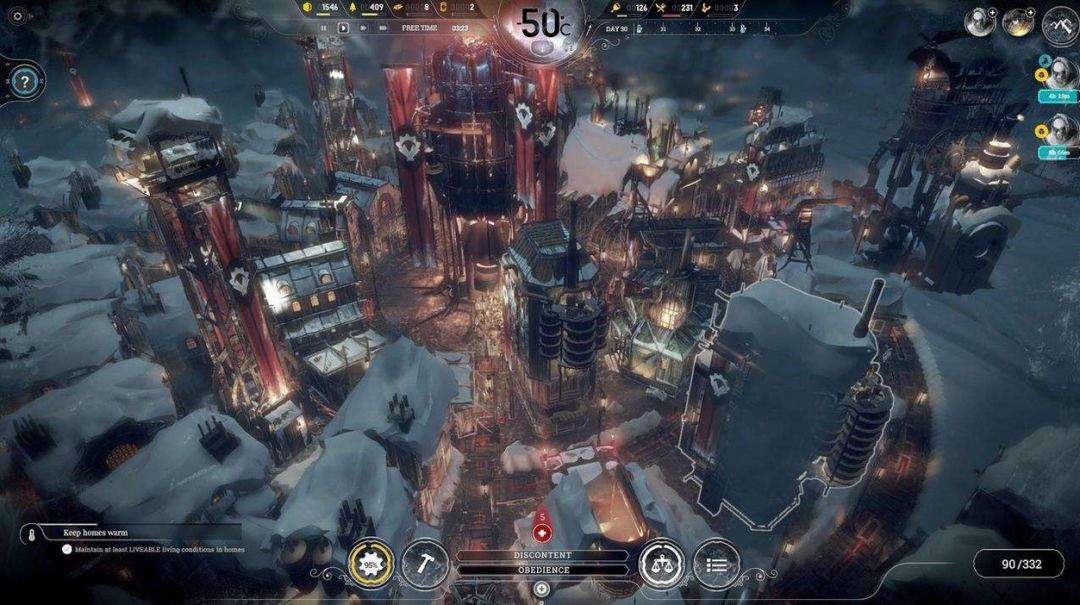Select the upper scout team portrait
Viewport: 1080px width, 605px height.
click(x=1059, y=72)
